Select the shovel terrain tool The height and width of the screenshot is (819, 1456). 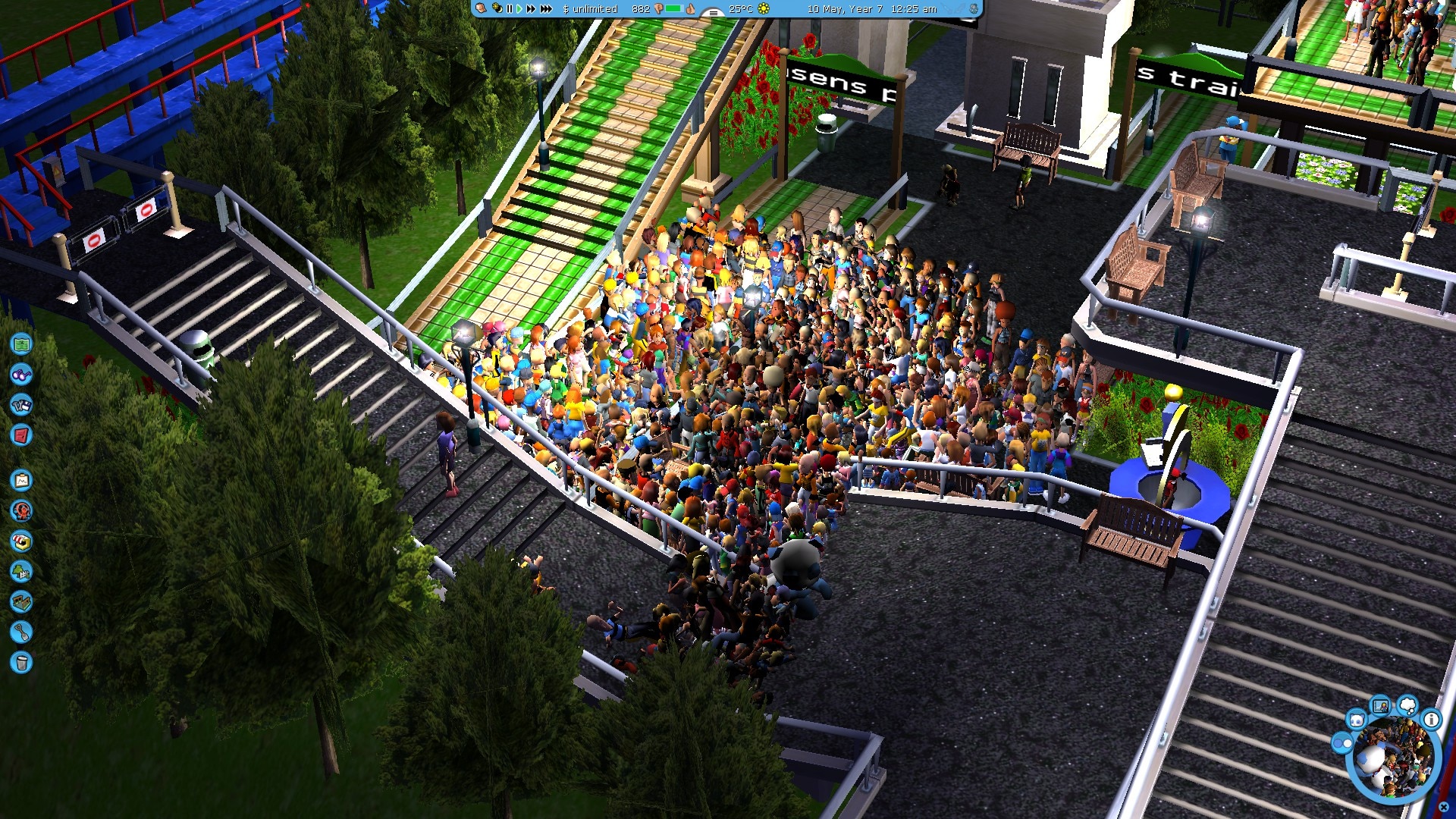click(x=21, y=632)
